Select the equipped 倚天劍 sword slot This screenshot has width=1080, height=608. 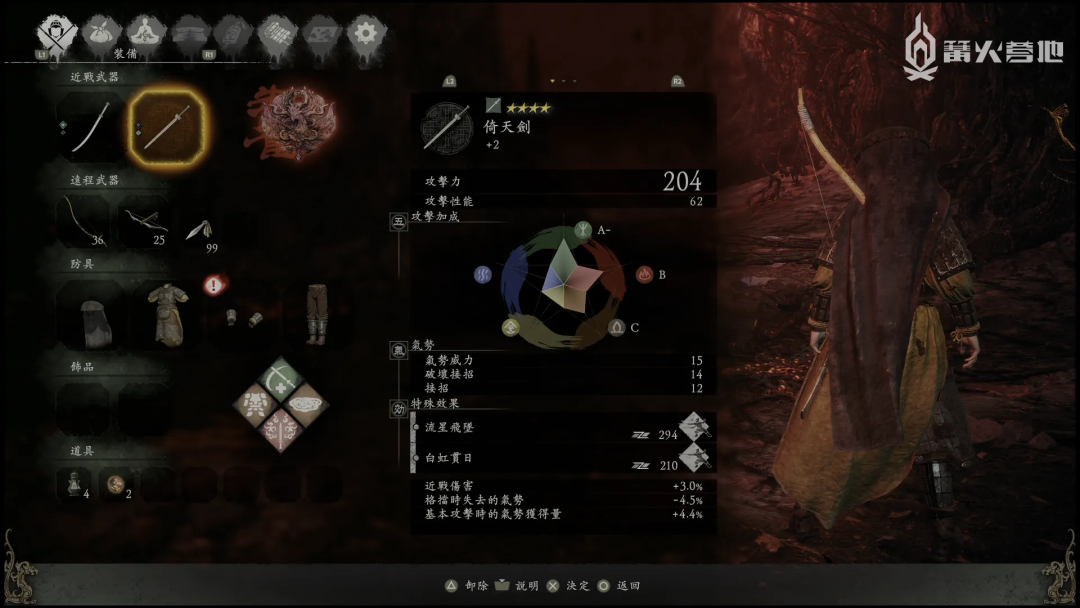pos(166,126)
